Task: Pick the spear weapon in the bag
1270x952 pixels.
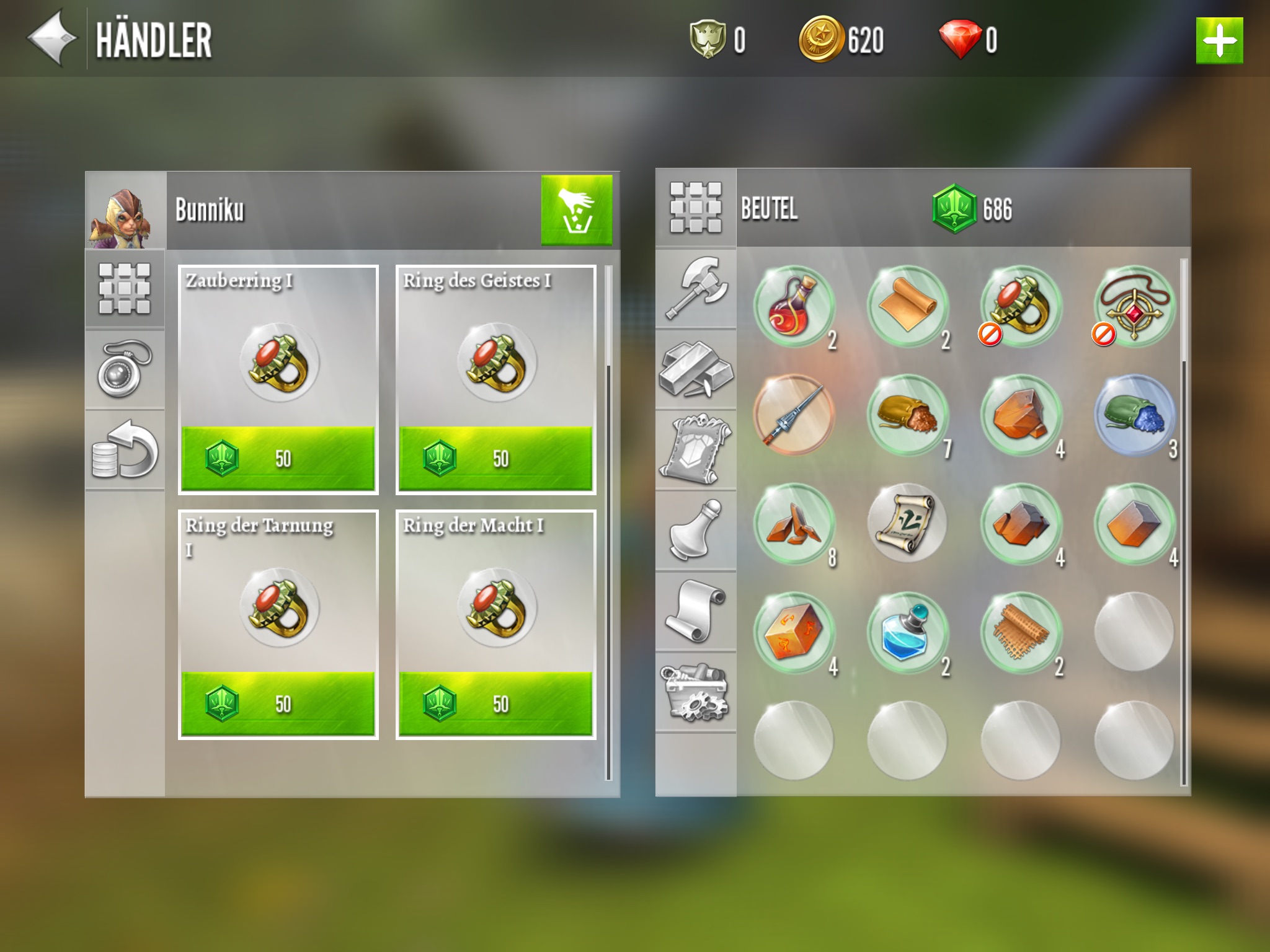Action: [793, 415]
